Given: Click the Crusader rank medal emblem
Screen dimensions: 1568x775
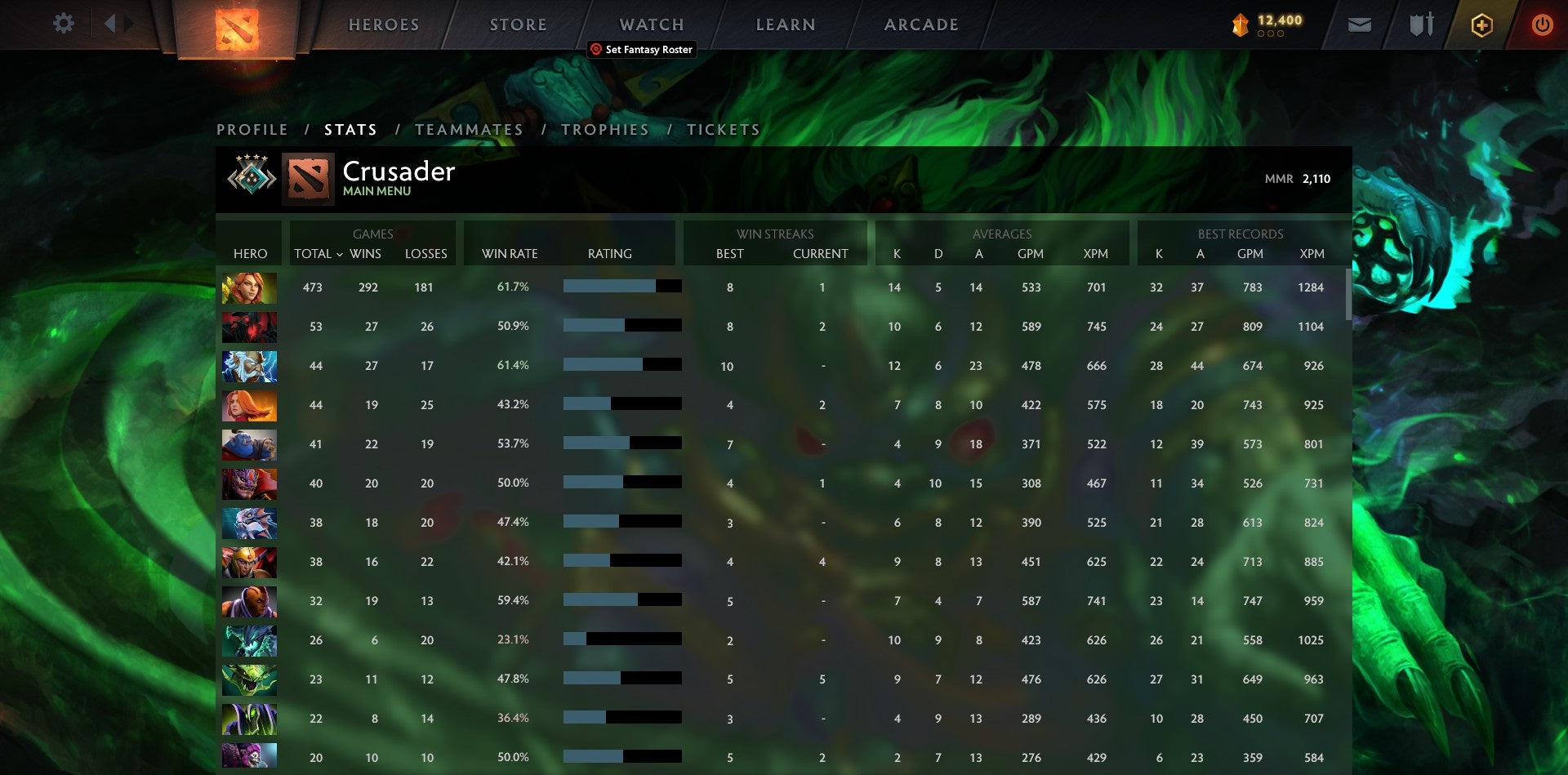Looking at the screenshot, I should (x=250, y=177).
